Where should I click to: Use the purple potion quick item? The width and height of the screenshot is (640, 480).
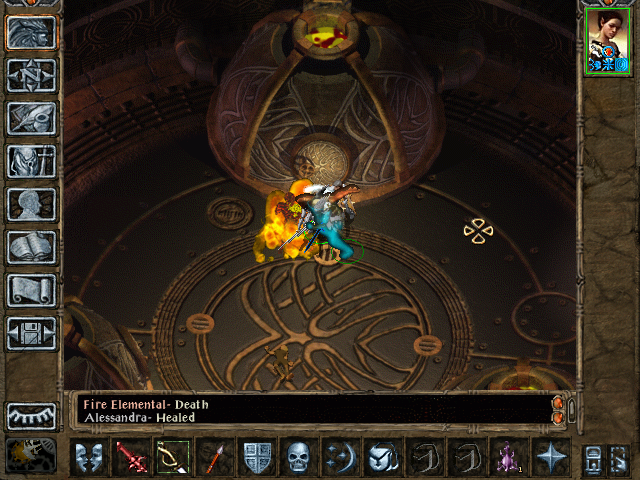point(508,457)
